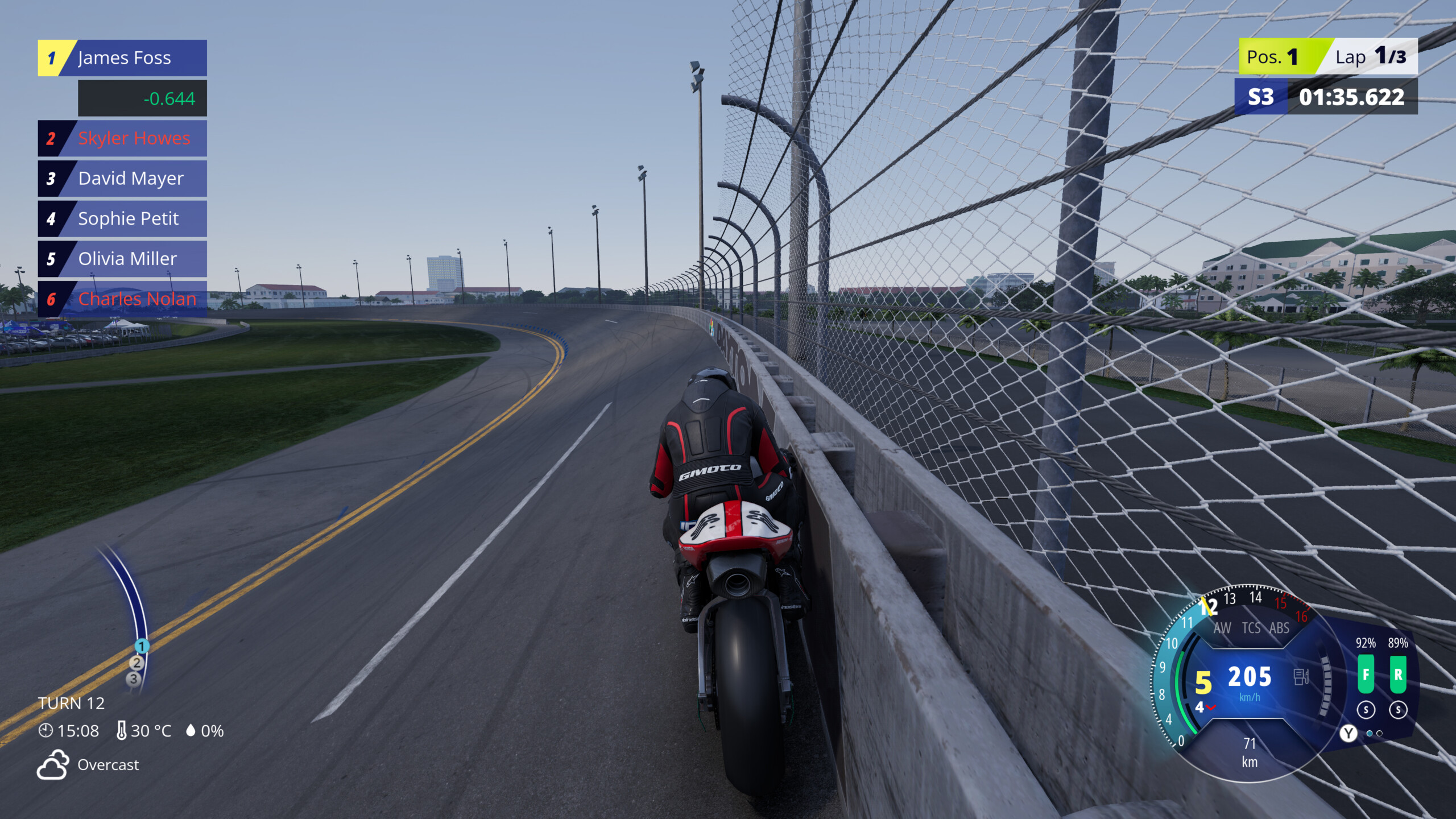Click the S circle under the front tyre
The image size is (1456, 819).
(1366, 710)
